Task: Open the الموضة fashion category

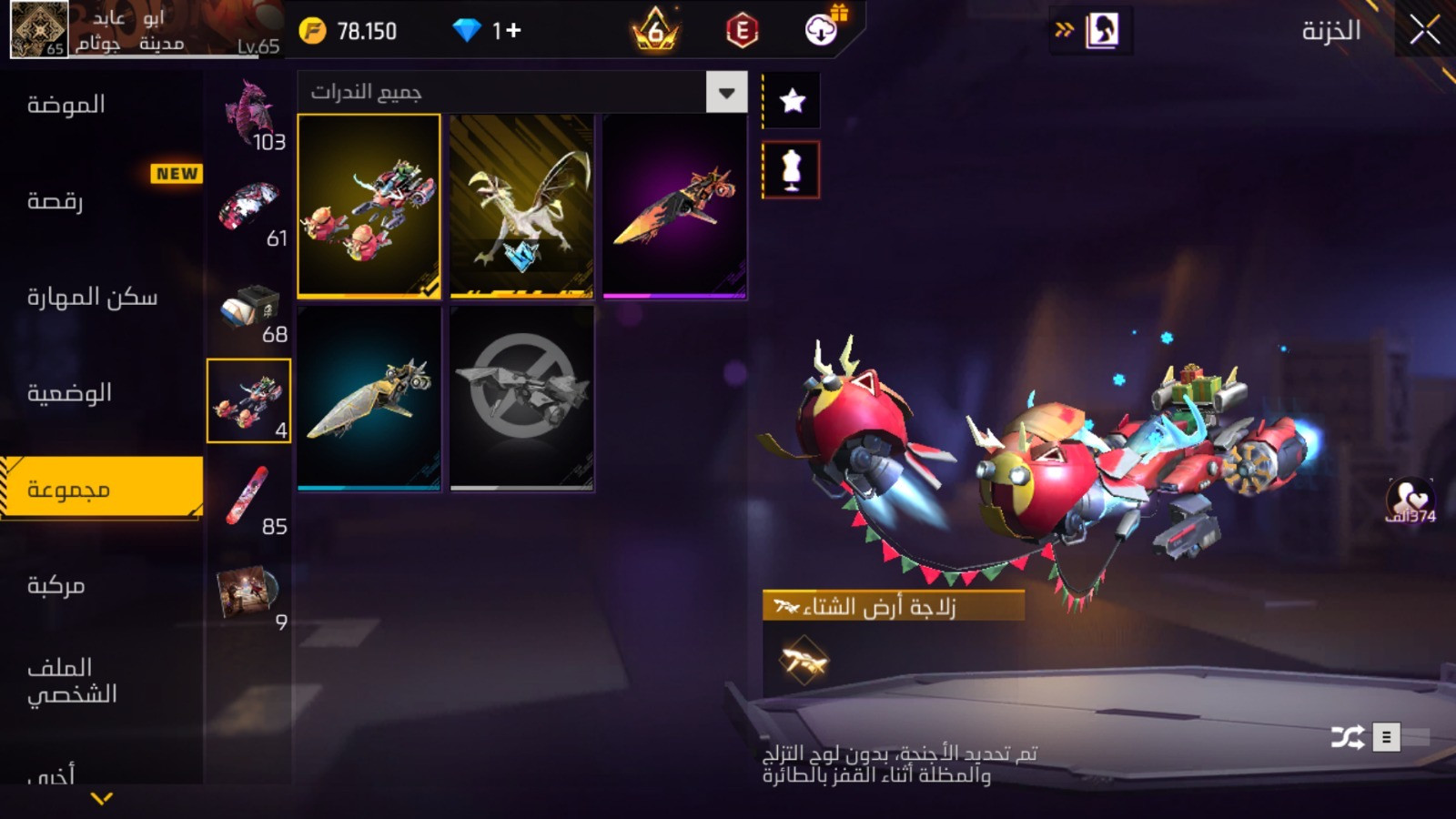Action: [x=66, y=105]
